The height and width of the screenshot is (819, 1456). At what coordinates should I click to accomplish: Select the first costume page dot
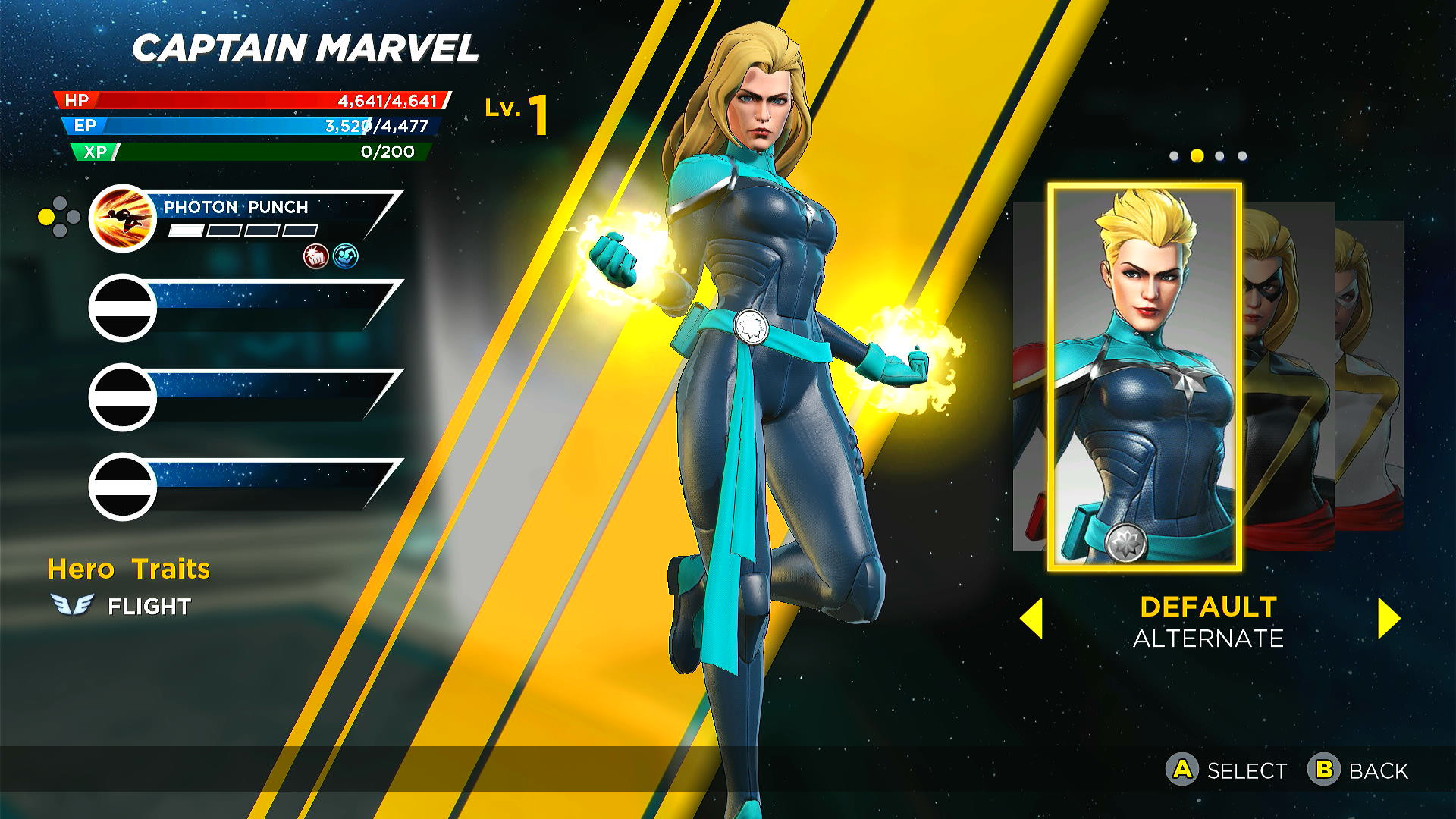(x=1174, y=155)
